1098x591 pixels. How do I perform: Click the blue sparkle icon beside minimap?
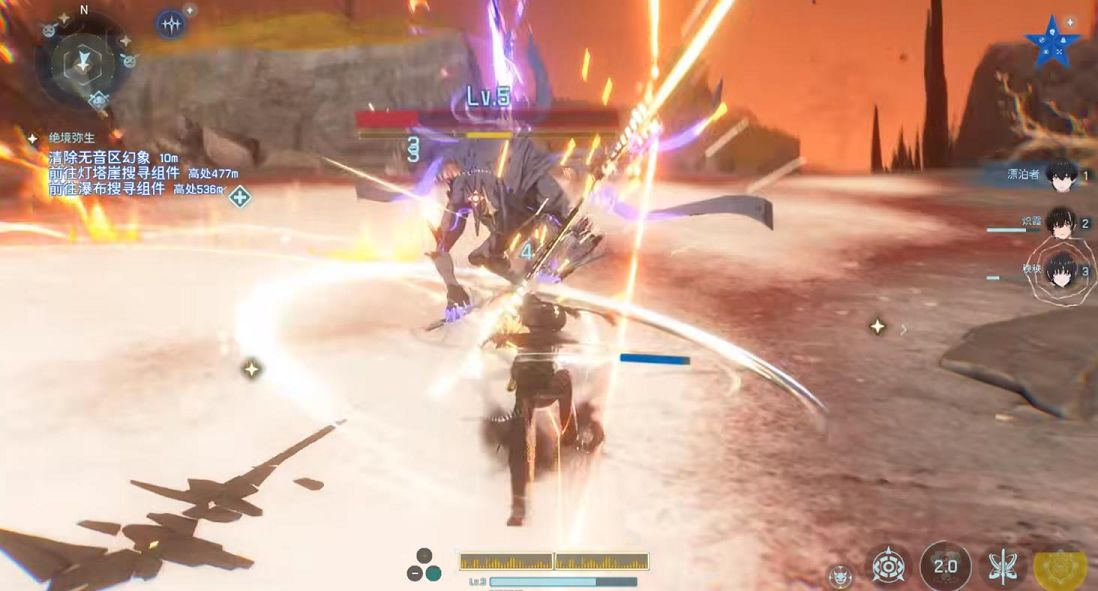(172, 25)
